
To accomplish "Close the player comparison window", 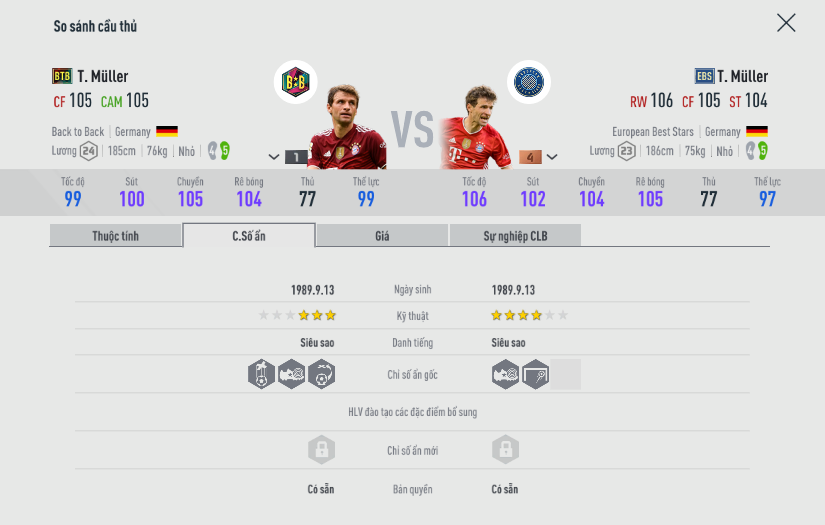I will 786,23.
